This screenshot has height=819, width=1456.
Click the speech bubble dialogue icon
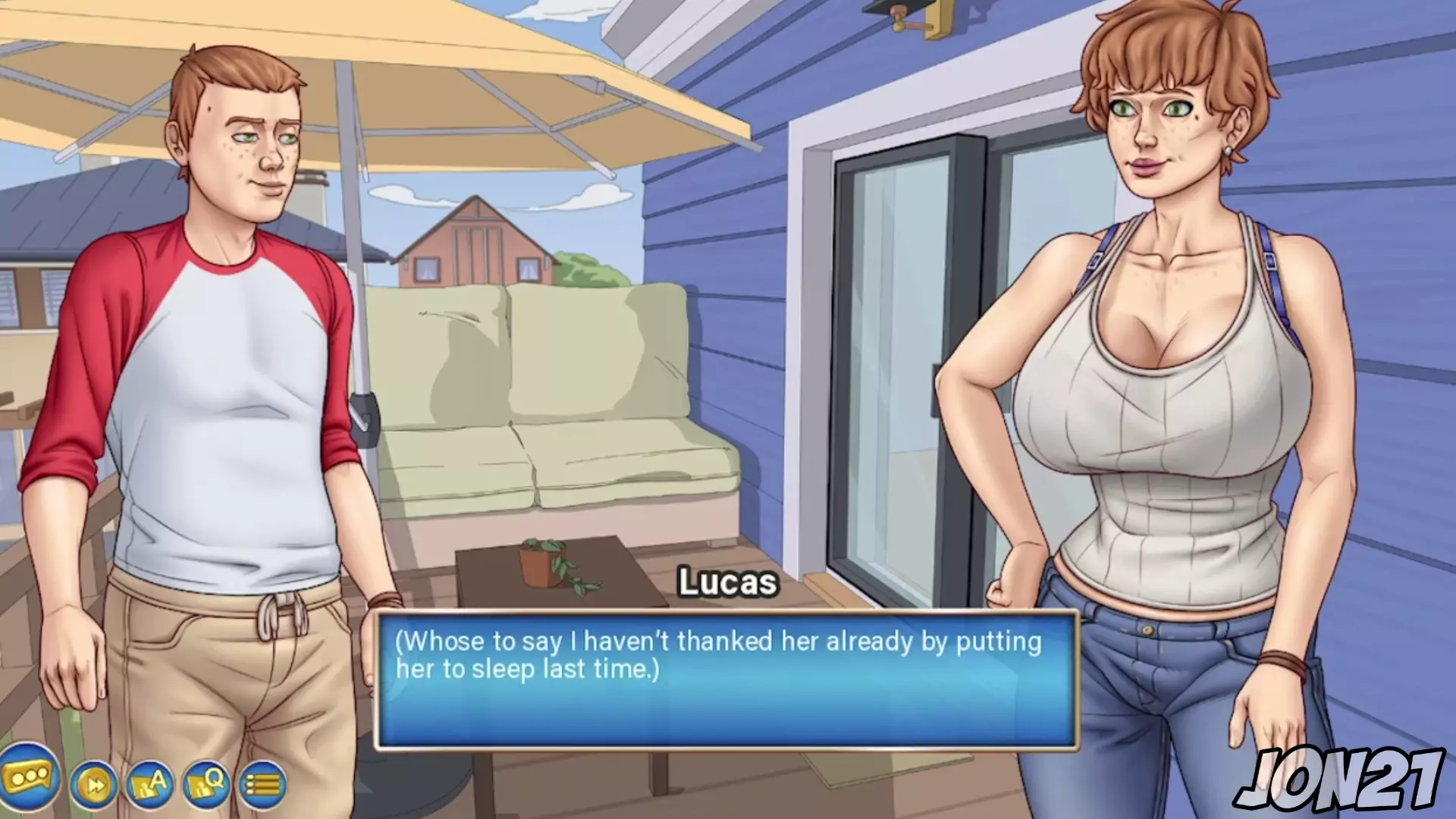click(29, 776)
